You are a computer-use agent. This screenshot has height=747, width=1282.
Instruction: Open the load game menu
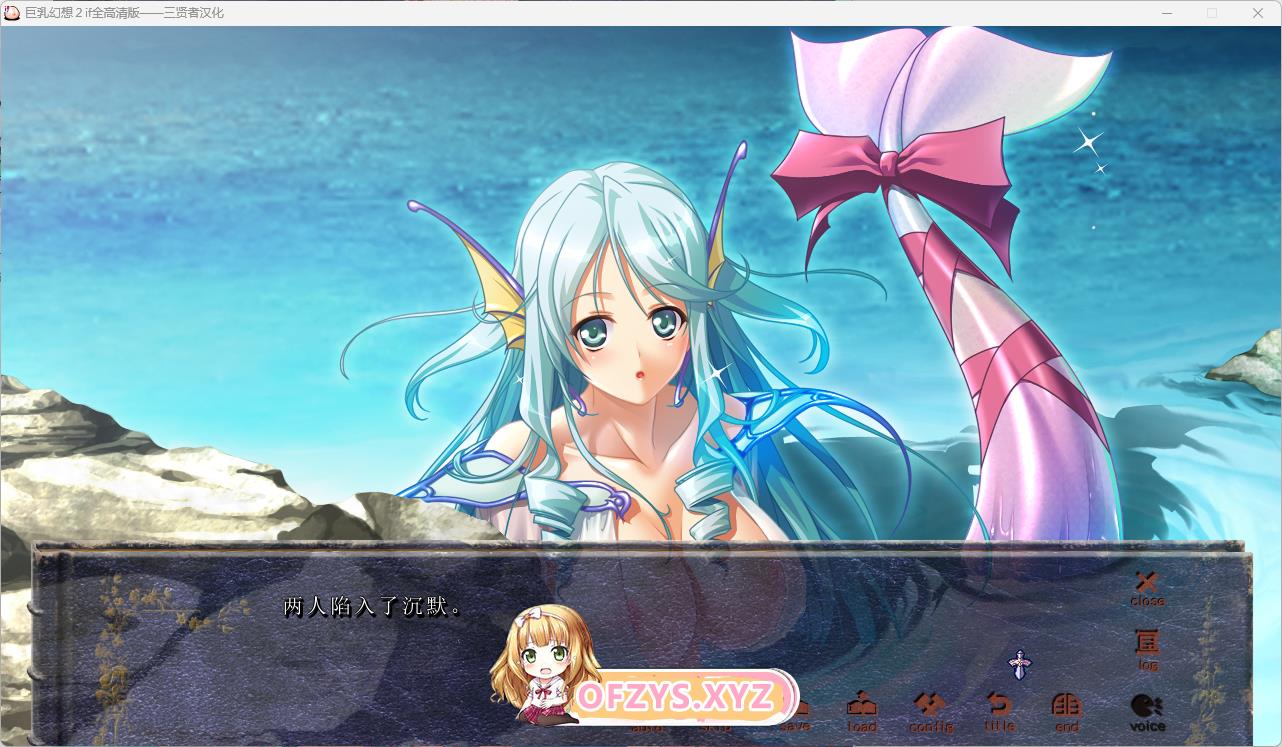tap(861, 712)
